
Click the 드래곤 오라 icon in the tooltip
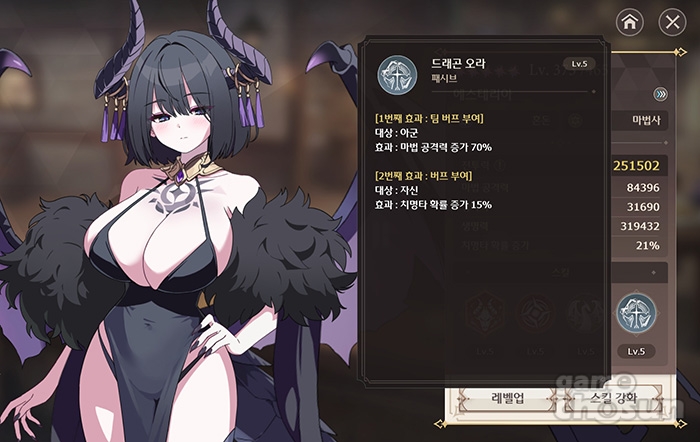tap(397, 75)
